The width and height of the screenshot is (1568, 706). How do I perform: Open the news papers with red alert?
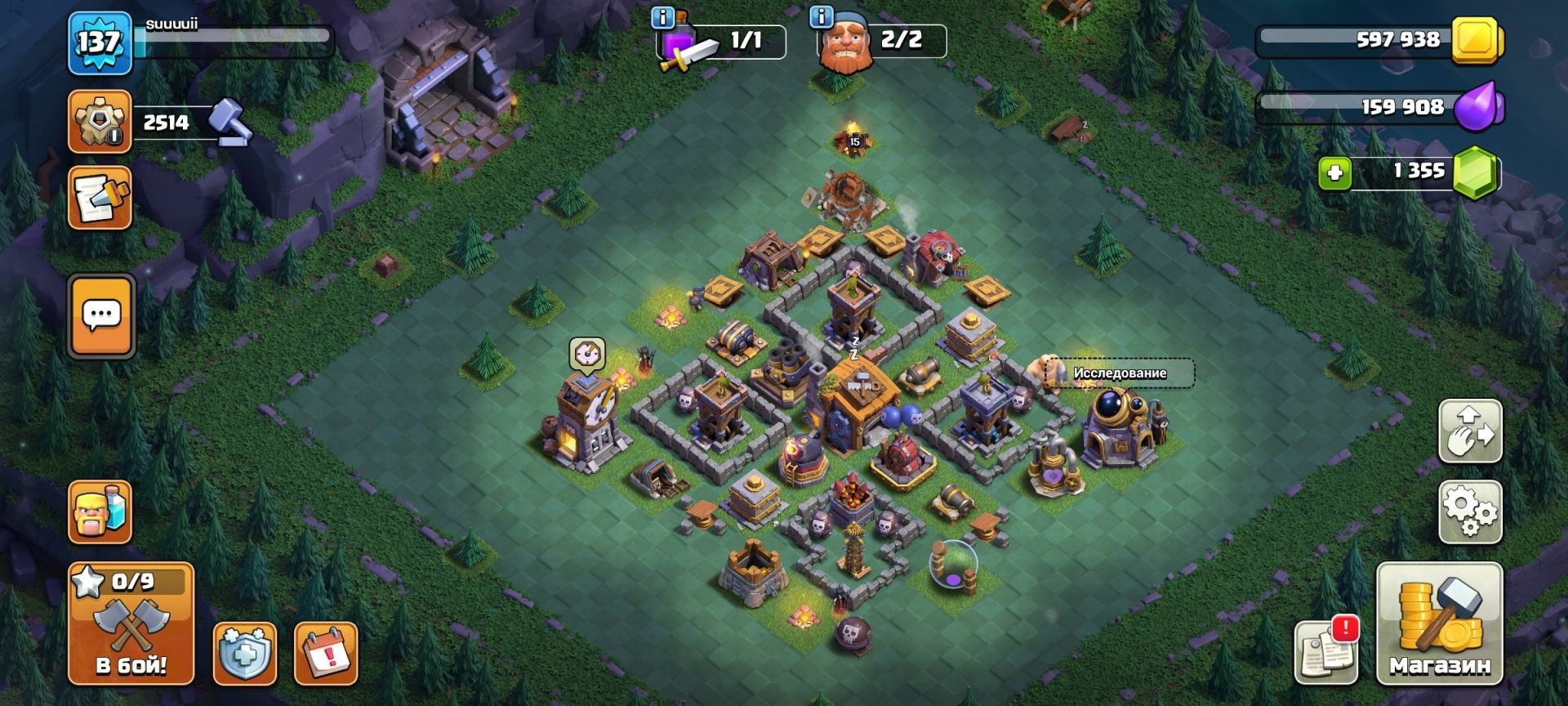[x=1326, y=650]
